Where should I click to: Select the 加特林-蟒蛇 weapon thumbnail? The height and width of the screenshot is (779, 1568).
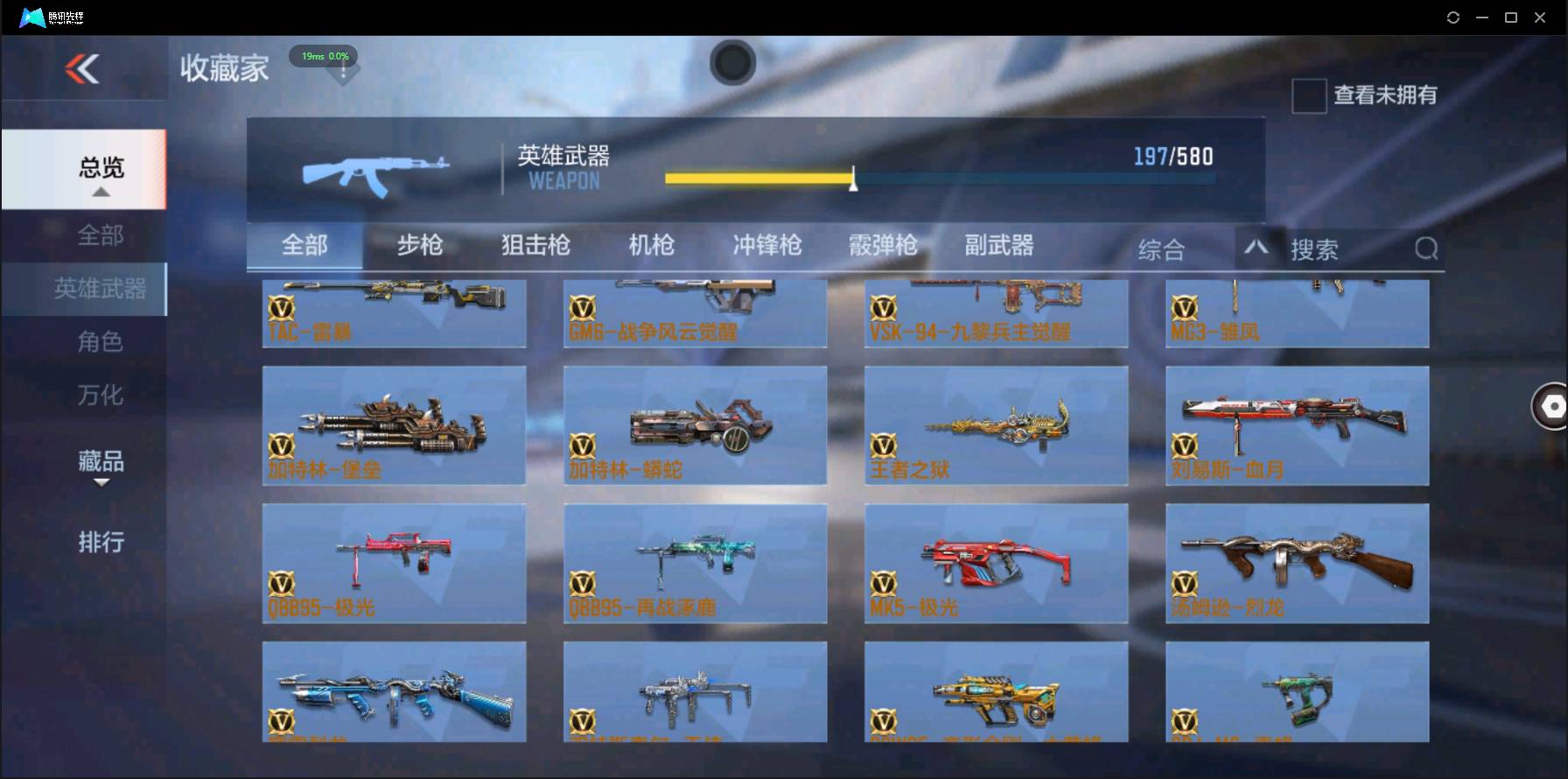tap(696, 426)
